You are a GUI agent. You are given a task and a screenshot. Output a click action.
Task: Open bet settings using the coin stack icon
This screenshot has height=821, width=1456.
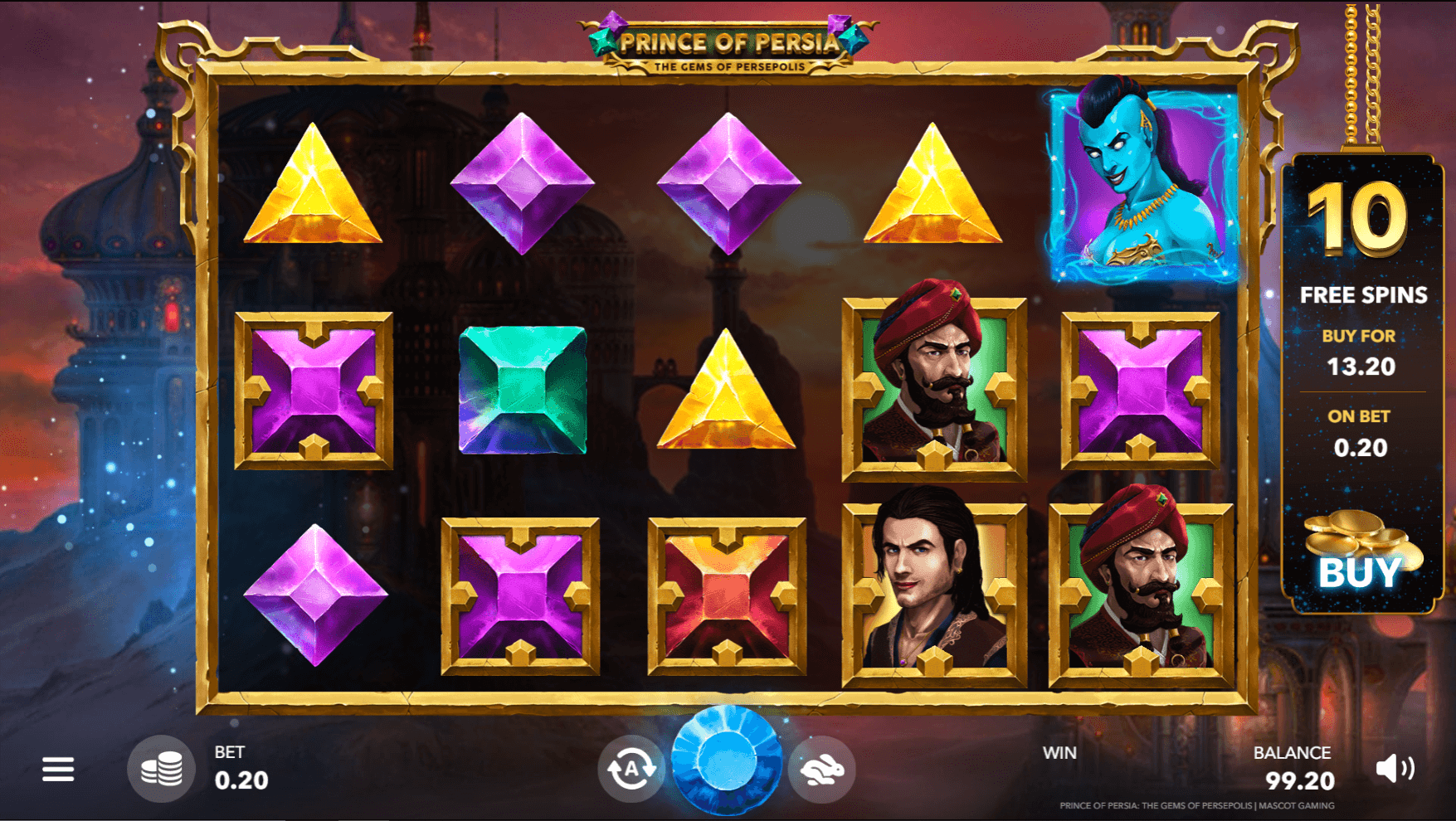[163, 769]
